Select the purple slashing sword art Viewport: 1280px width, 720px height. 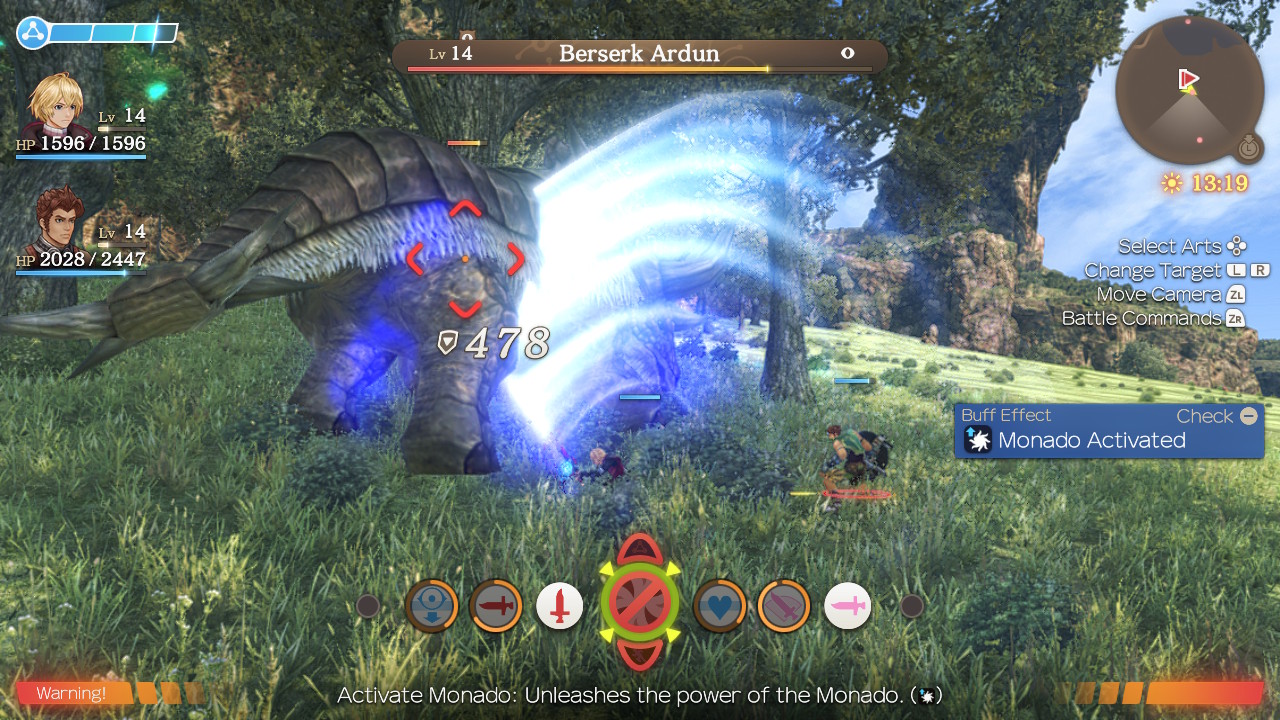(x=783, y=606)
